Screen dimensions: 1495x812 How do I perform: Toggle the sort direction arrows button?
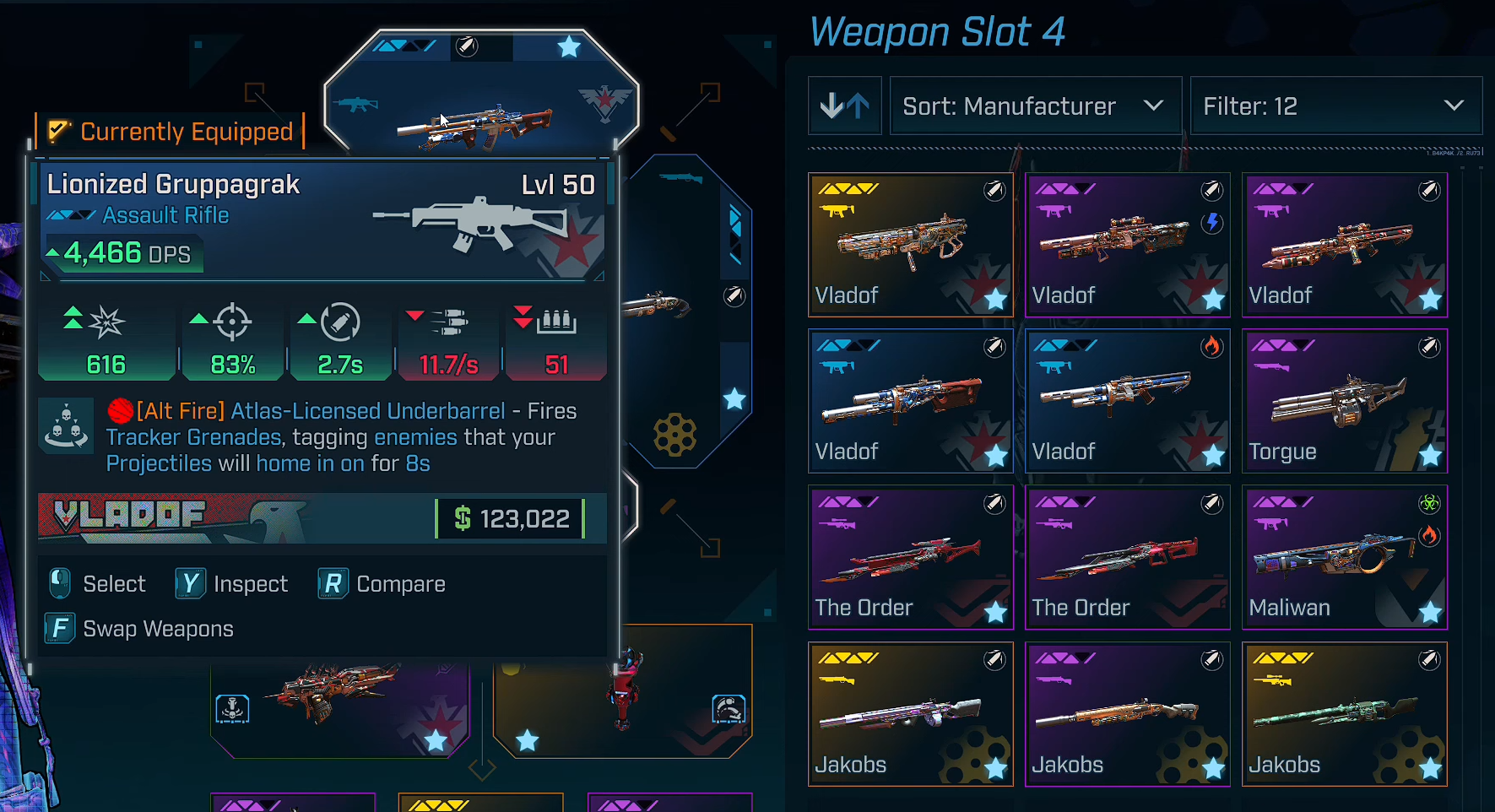(x=844, y=106)
